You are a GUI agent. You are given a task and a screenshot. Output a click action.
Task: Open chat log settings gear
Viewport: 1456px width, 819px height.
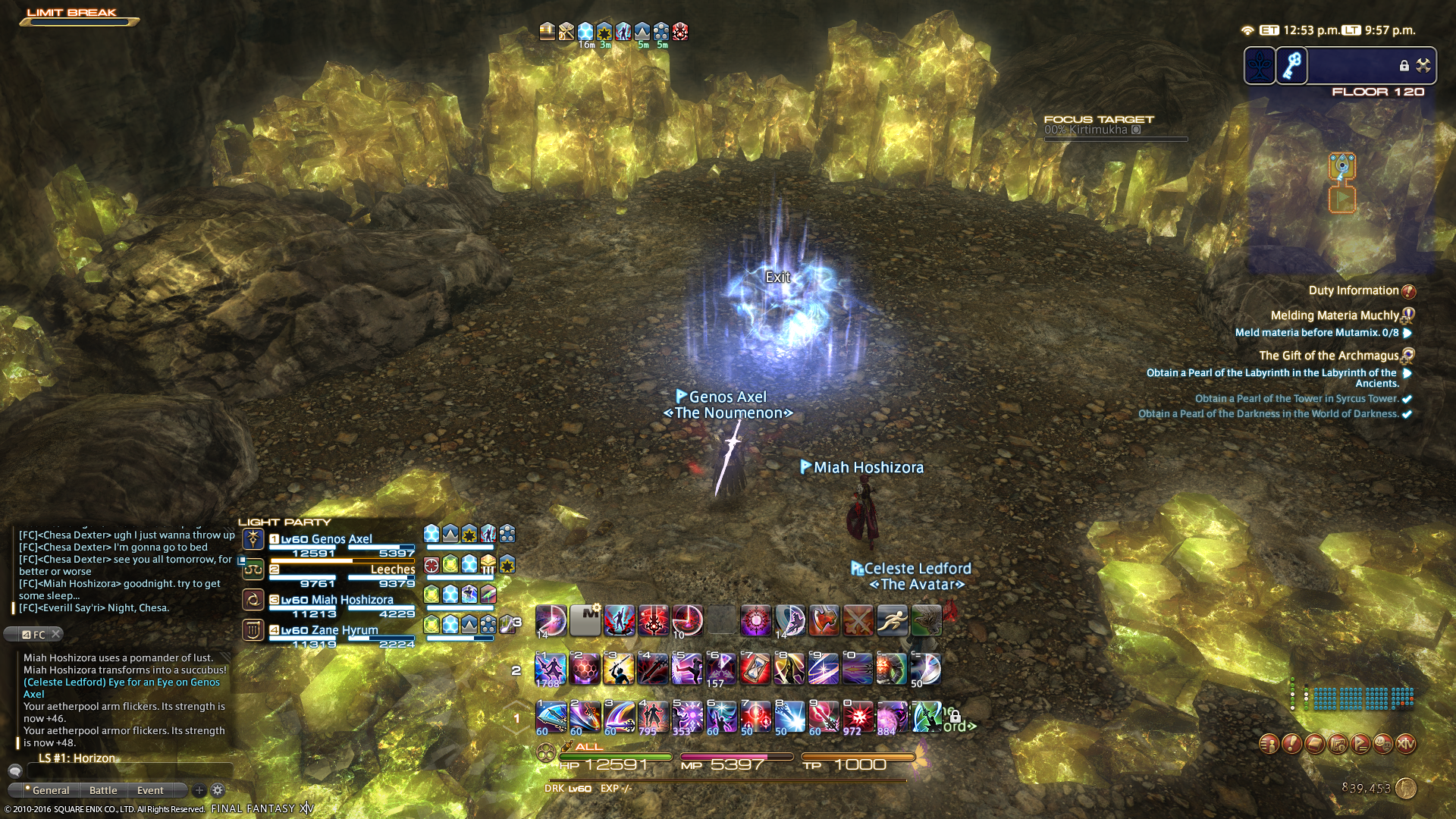tap(218, 790)
